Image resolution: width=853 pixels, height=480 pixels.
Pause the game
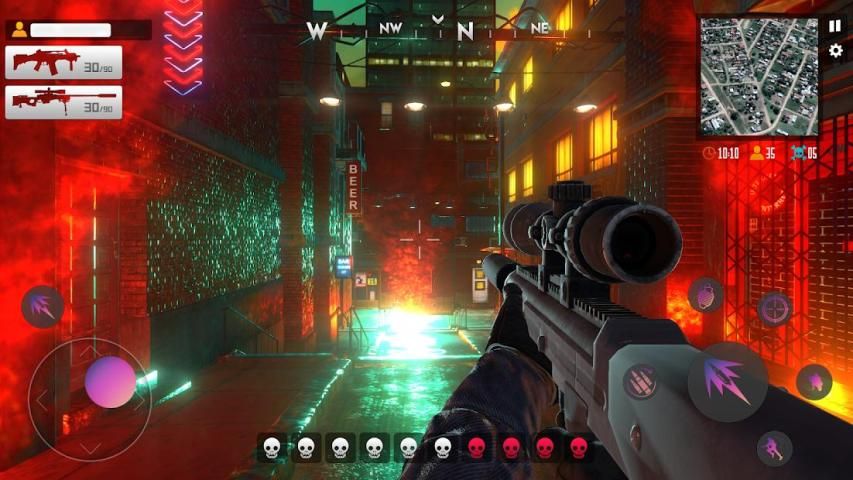point(835,26)
